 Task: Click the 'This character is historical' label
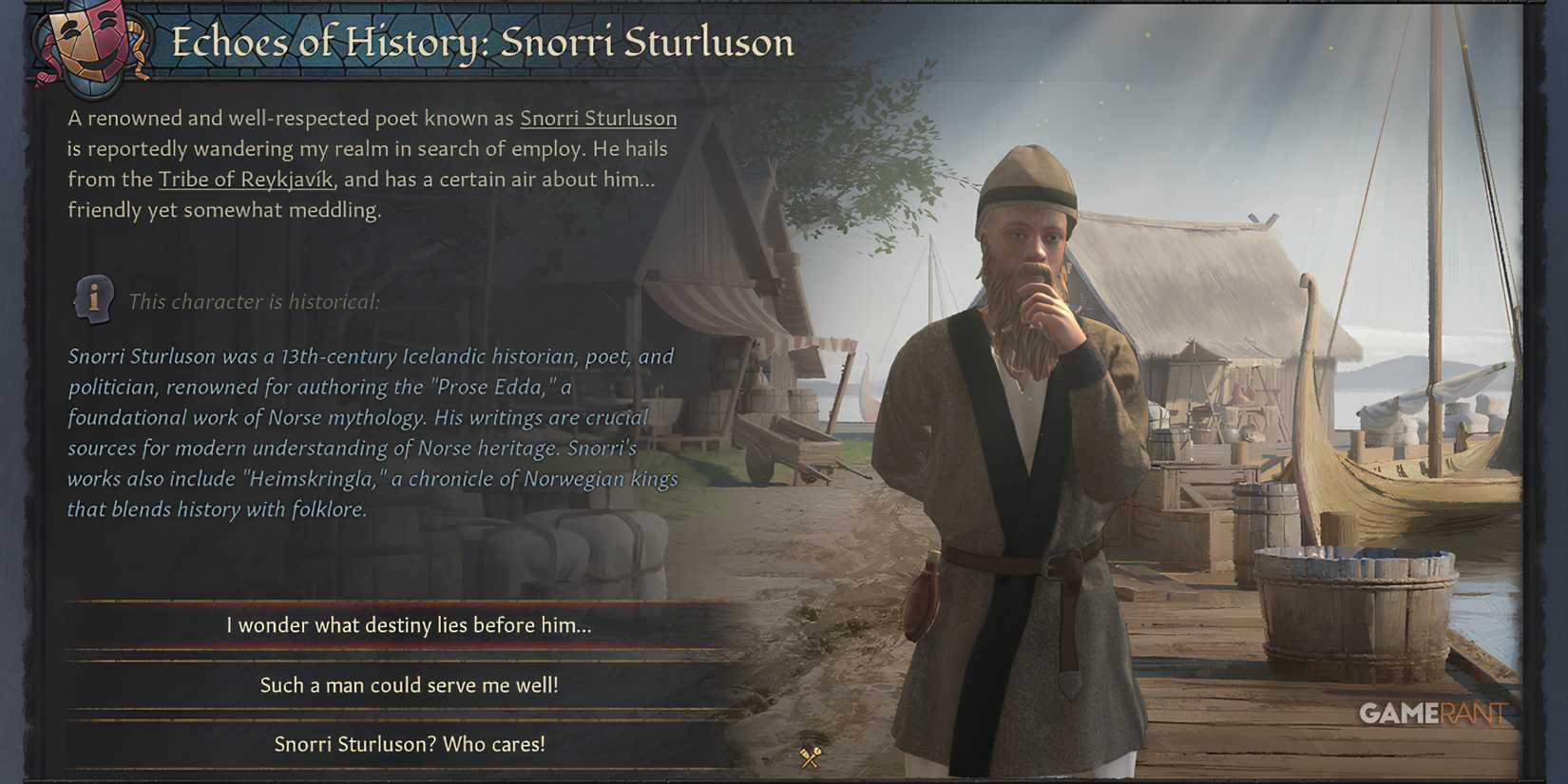coord(255,301)
